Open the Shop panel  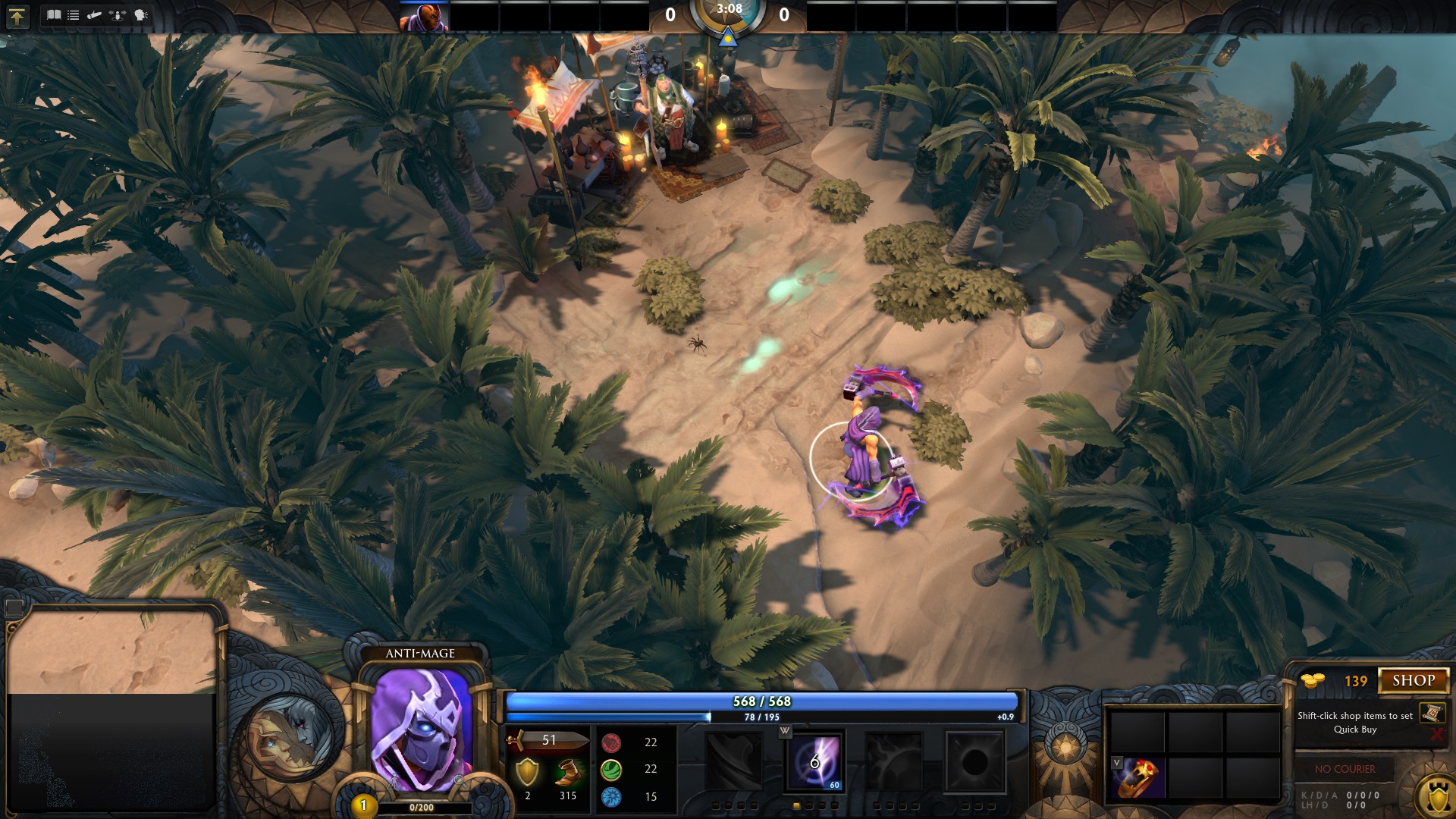click(x=1414, y=680)
